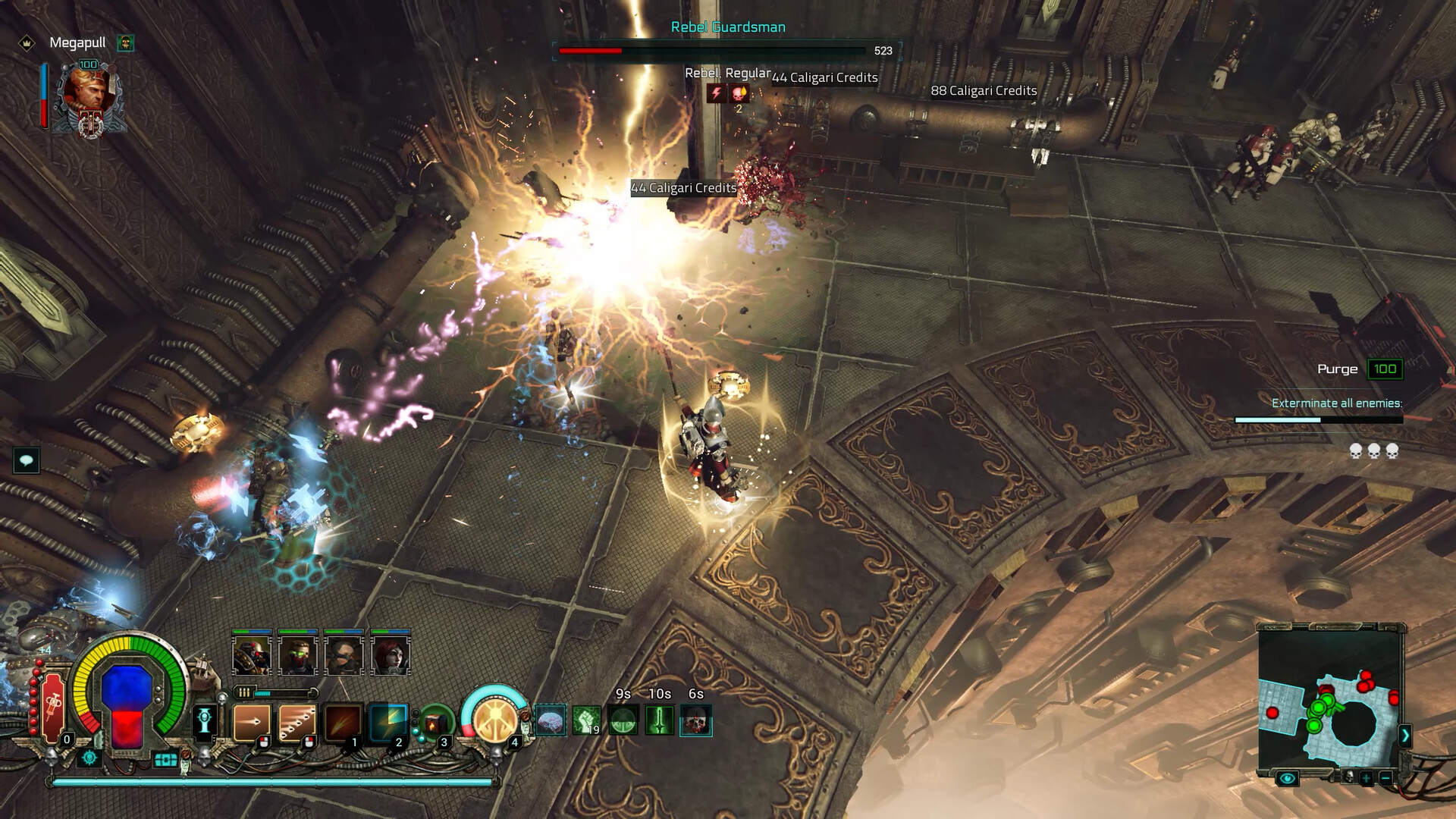
Task: Select the cyan hourglass icon beside the skills
Action: (x=206, y=720)
